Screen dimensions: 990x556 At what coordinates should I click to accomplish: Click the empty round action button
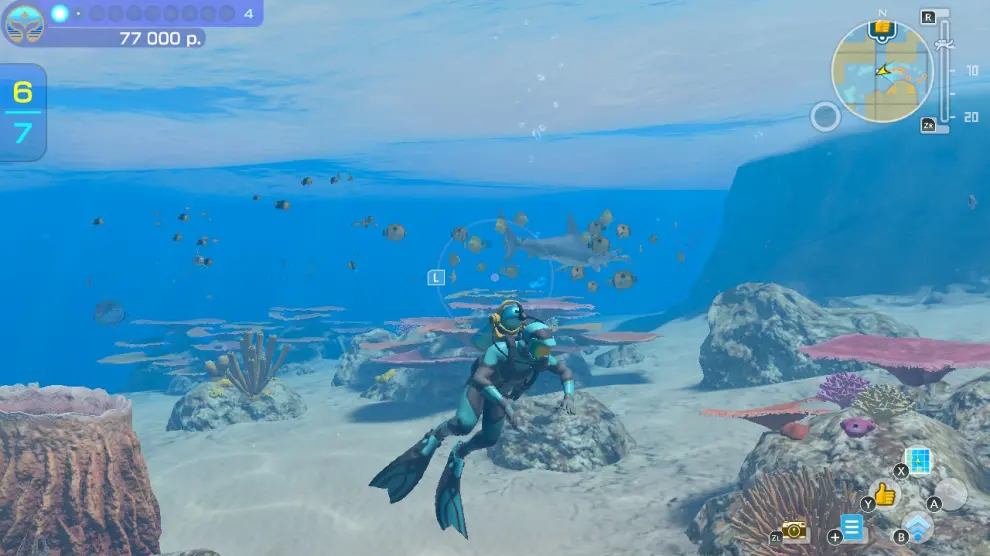[x=951, y=494]
